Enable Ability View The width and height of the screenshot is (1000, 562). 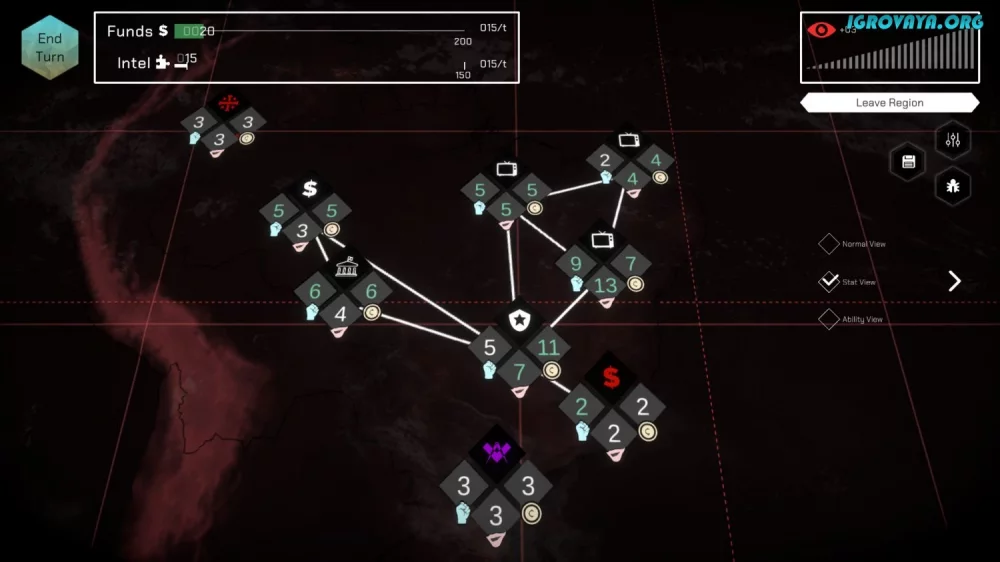(x=829, y=320)
